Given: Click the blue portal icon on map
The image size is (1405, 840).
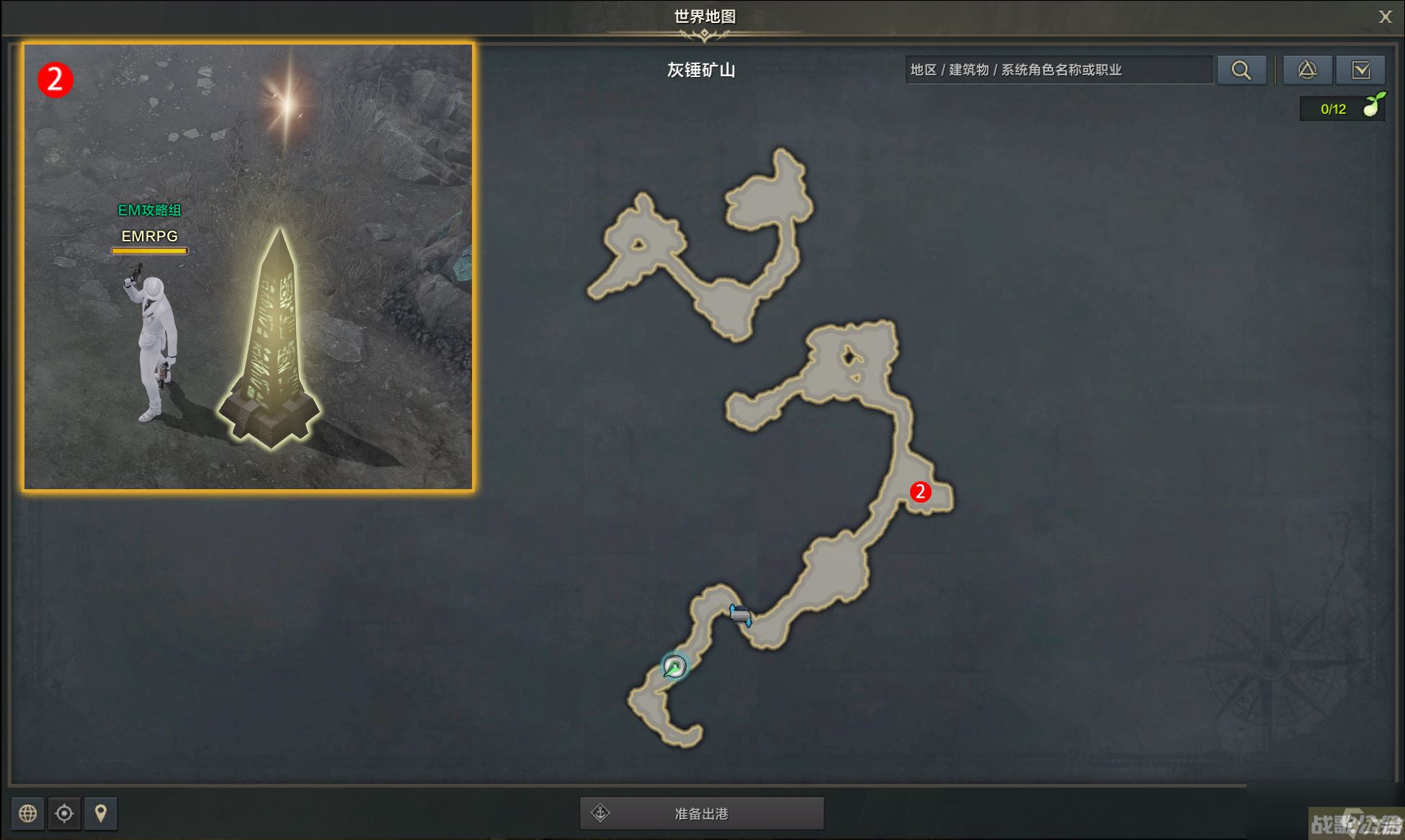Looking at the screenshot, I should (740, 615).
